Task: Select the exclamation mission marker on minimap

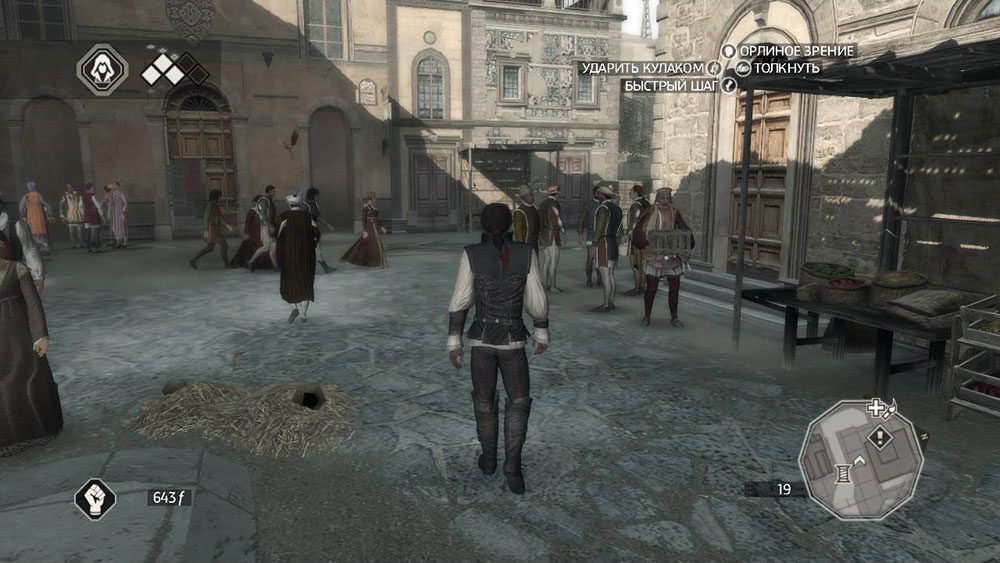Action: point(880,436)
